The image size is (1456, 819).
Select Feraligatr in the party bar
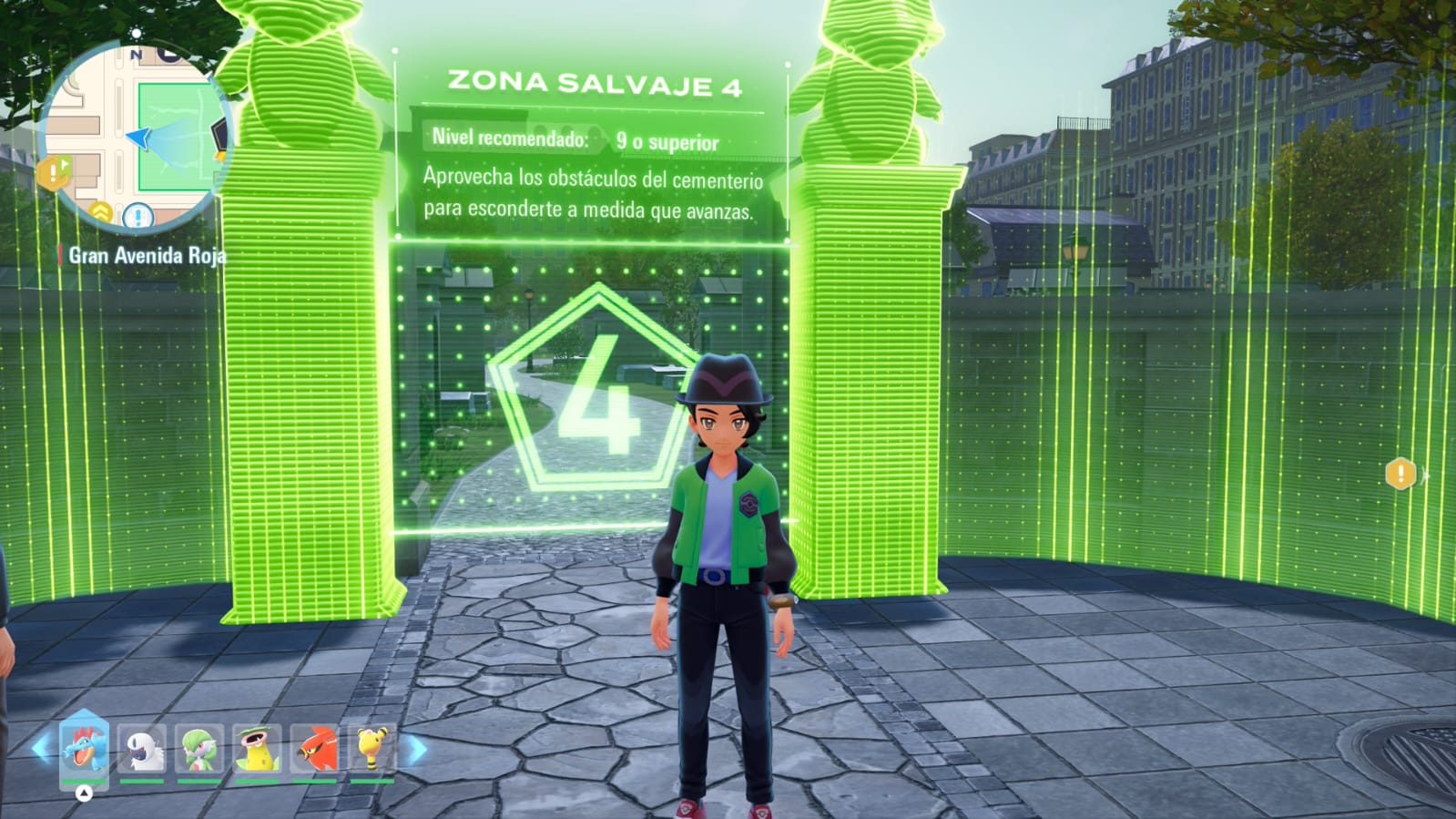[x=84, y=748]
